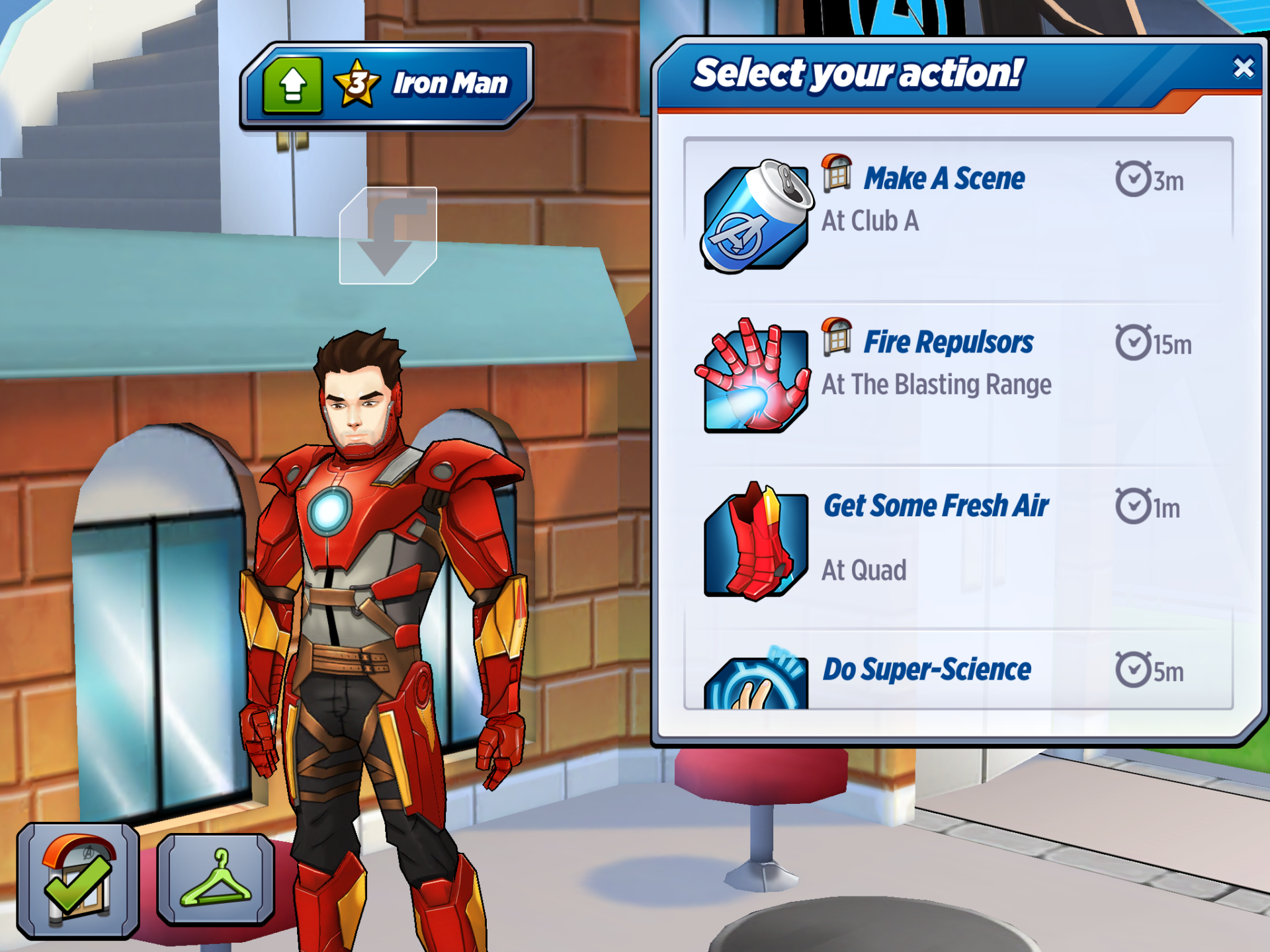Open the mission board checkmark button
1270x952 pixels.
(78, 881)
